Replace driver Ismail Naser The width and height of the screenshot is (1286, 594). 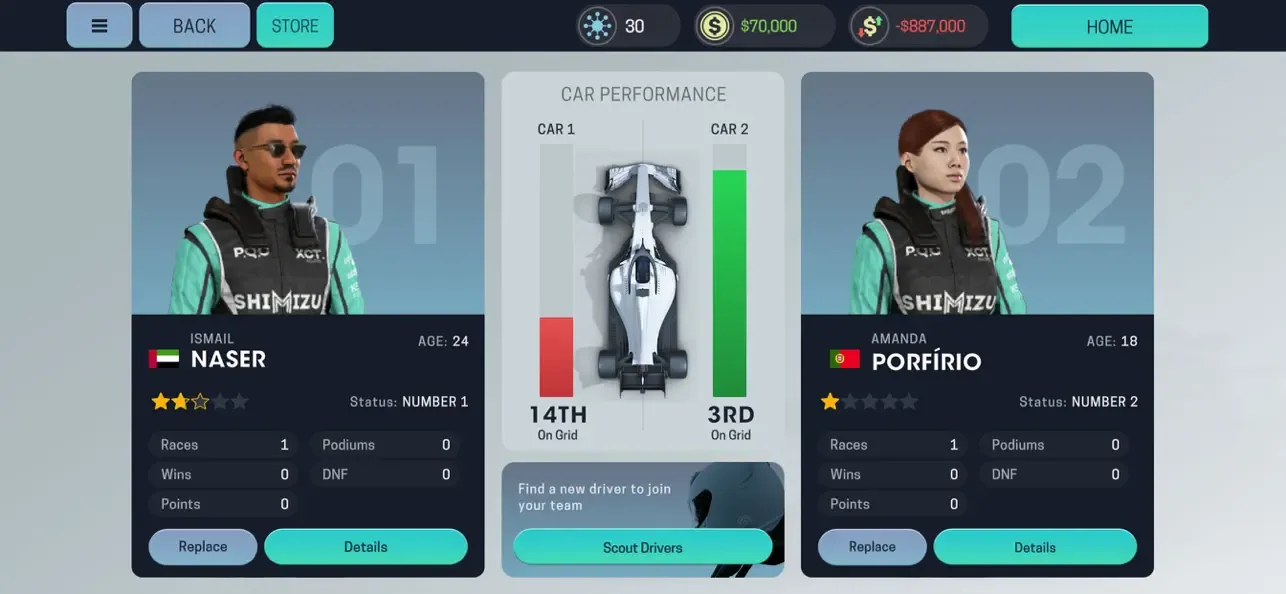click(x=203, y=547)
